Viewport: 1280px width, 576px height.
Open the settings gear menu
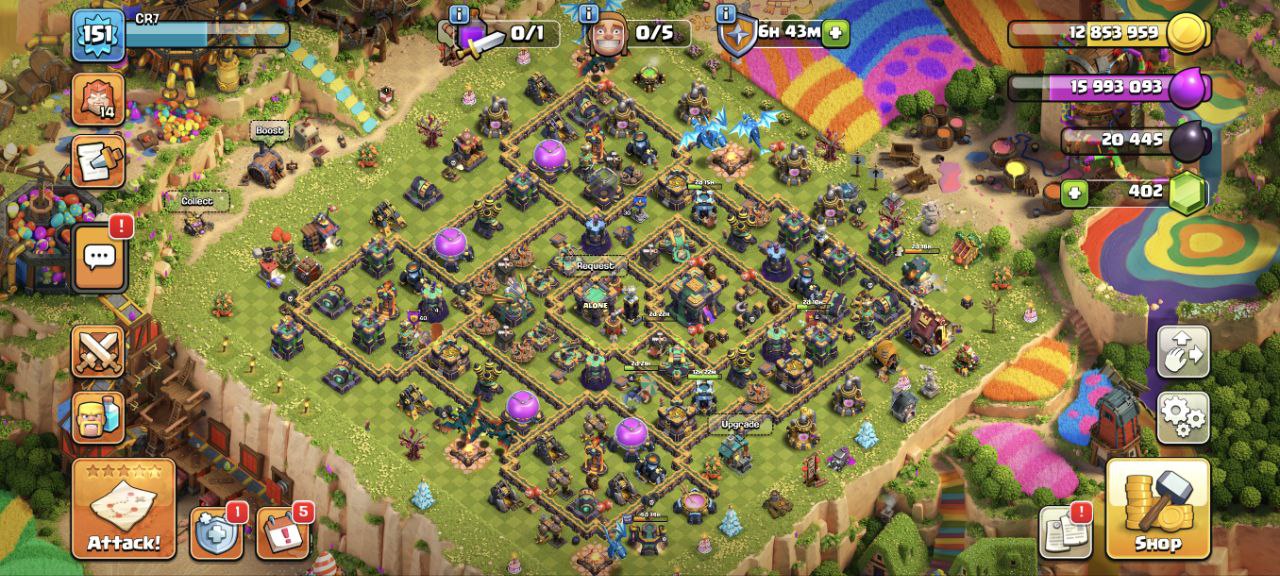(1183, 417)
